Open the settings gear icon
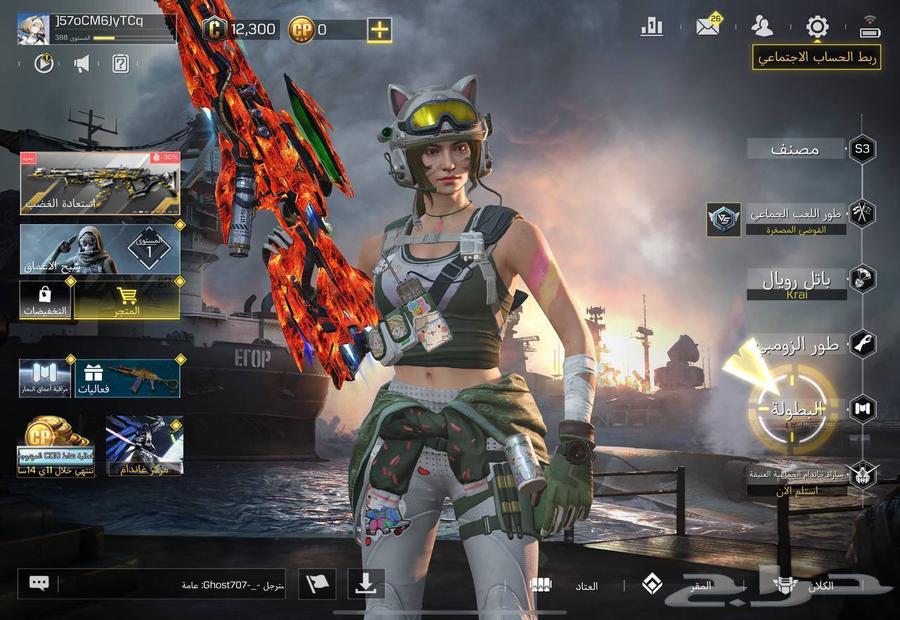900x620 pixels. 817,27
